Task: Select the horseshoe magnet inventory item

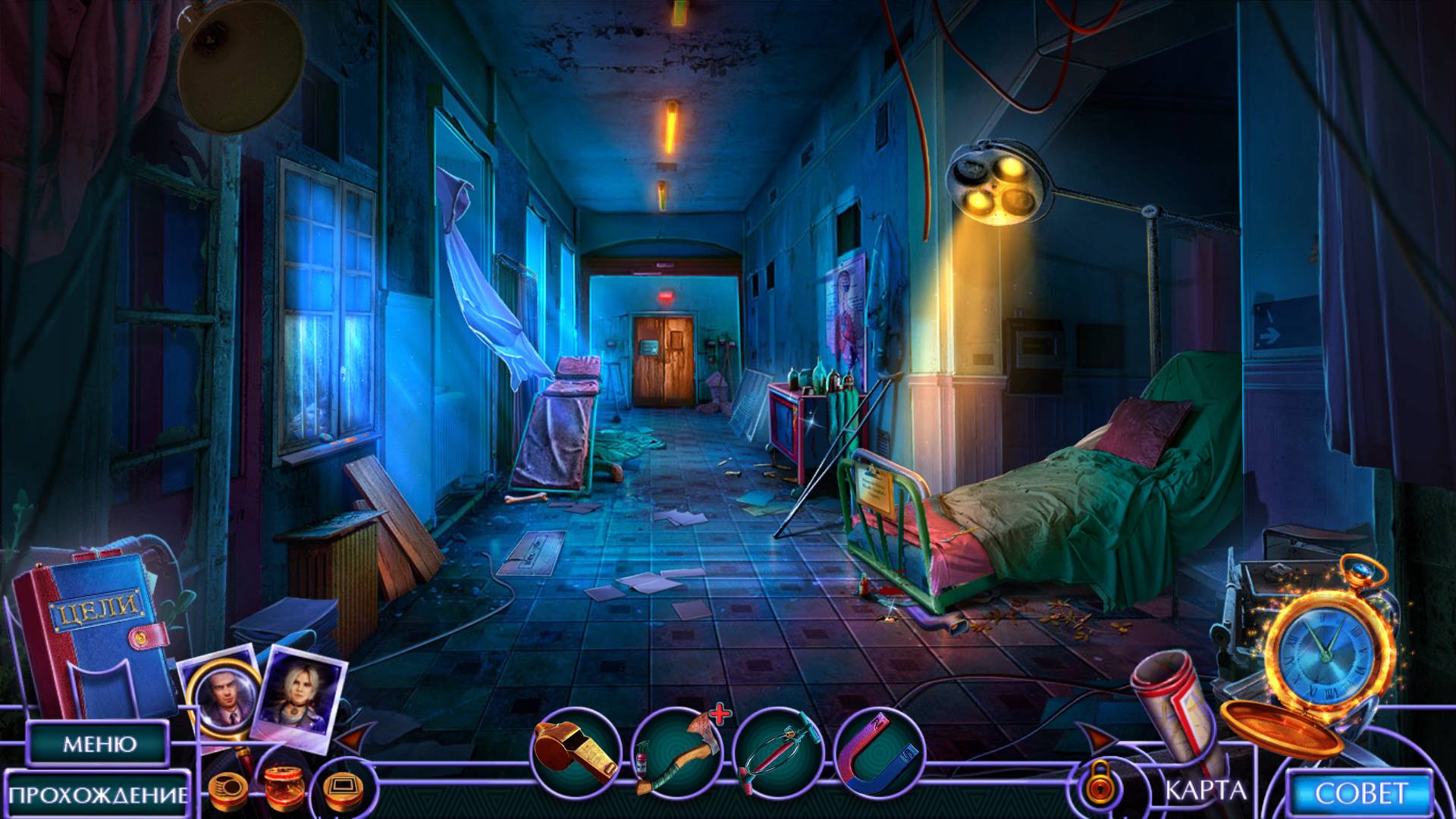Action: click(879, 752)
